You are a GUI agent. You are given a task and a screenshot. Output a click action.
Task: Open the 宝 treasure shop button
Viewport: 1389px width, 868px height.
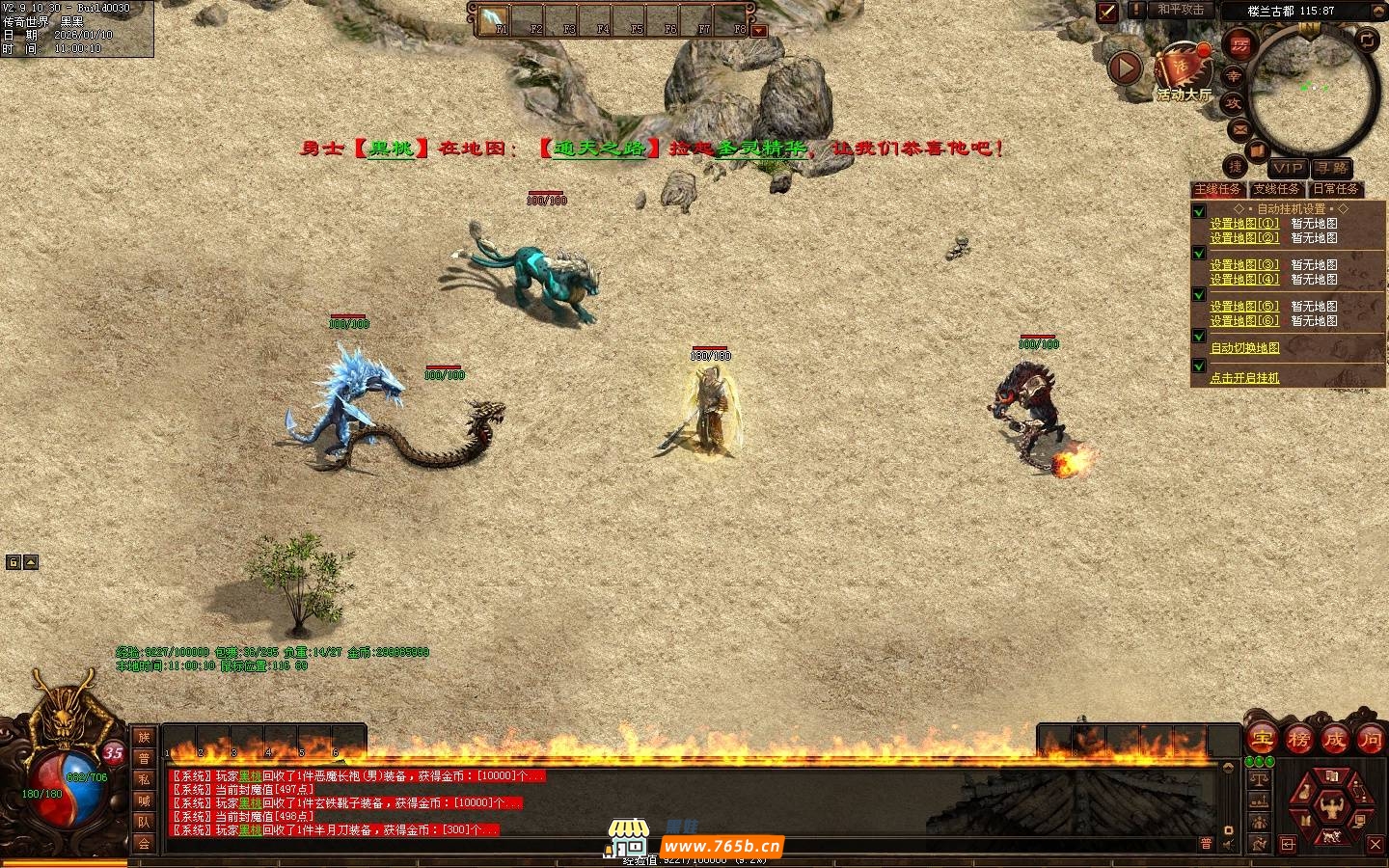(x=1262, y=740)
